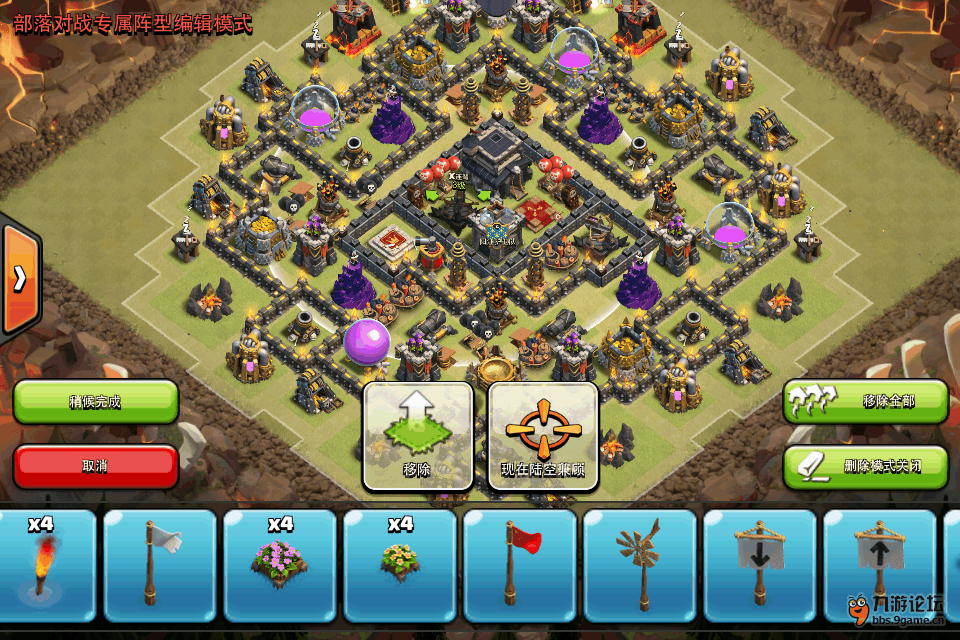
Task: Click the green 稍候完成 button
Action: tap(96, 402)
